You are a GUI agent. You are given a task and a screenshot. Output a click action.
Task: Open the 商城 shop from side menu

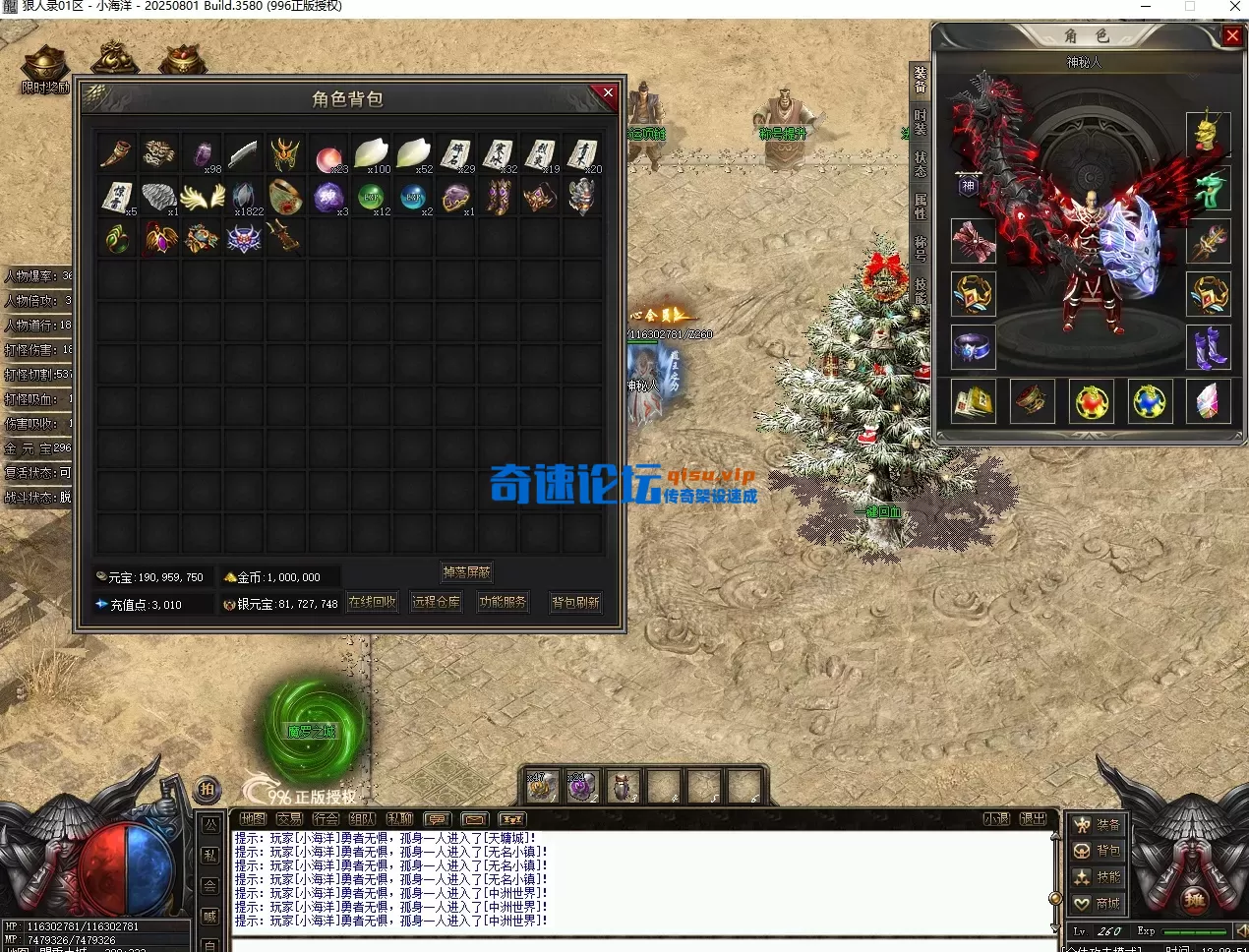[x=1098, y=903]
